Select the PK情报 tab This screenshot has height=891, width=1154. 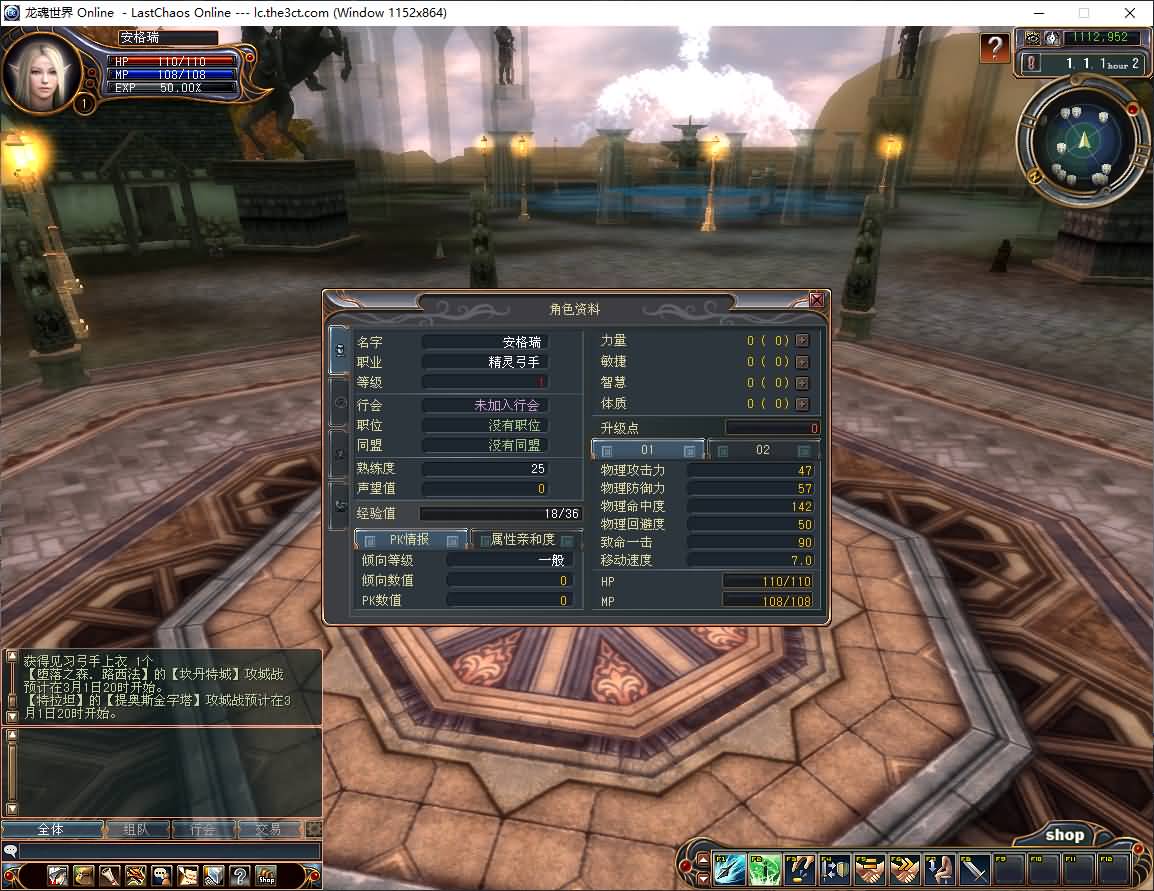410,540
